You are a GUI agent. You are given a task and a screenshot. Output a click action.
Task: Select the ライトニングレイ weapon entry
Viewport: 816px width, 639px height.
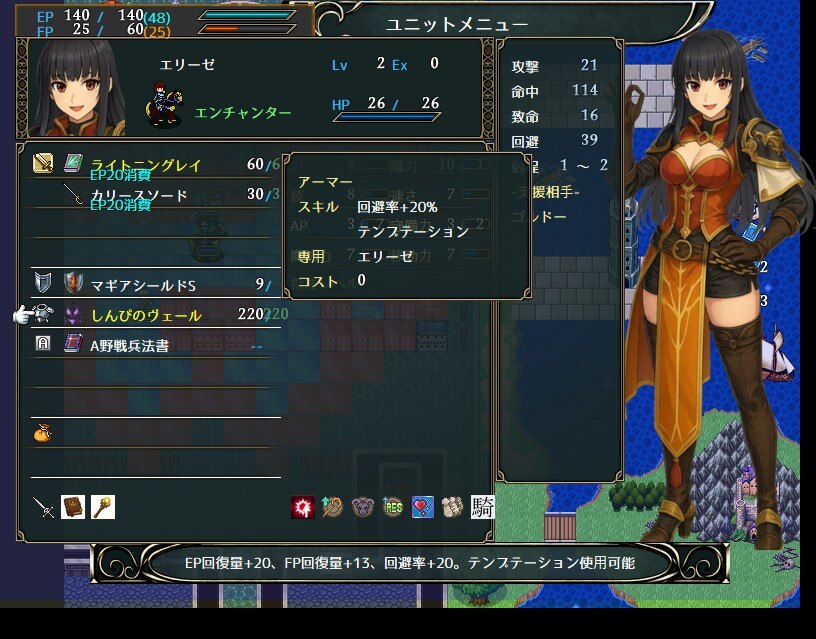[x=145, y=164]
